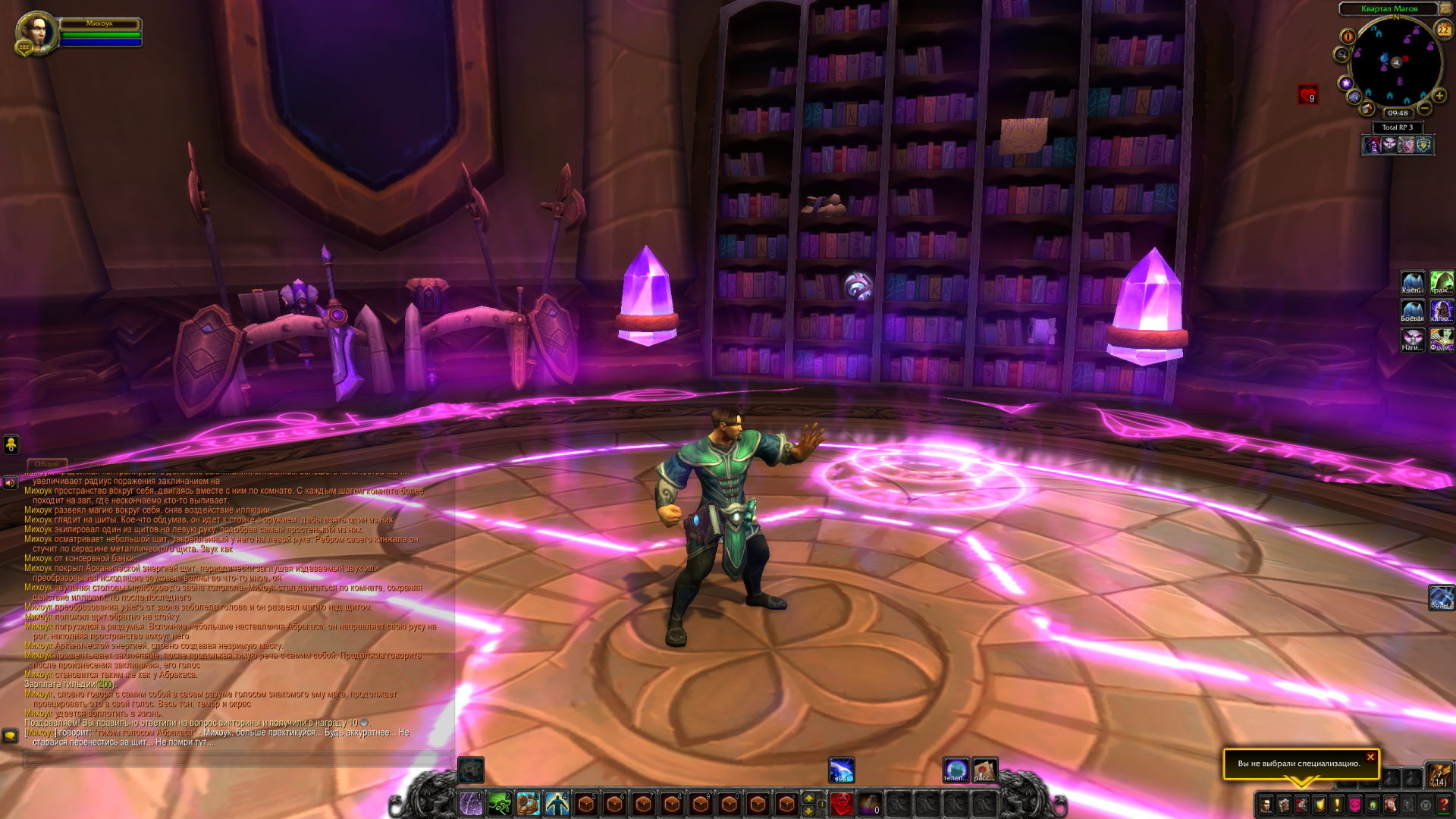1456x819 pixels.
Task: Use the green running figure ability
Action: [500, 804]
